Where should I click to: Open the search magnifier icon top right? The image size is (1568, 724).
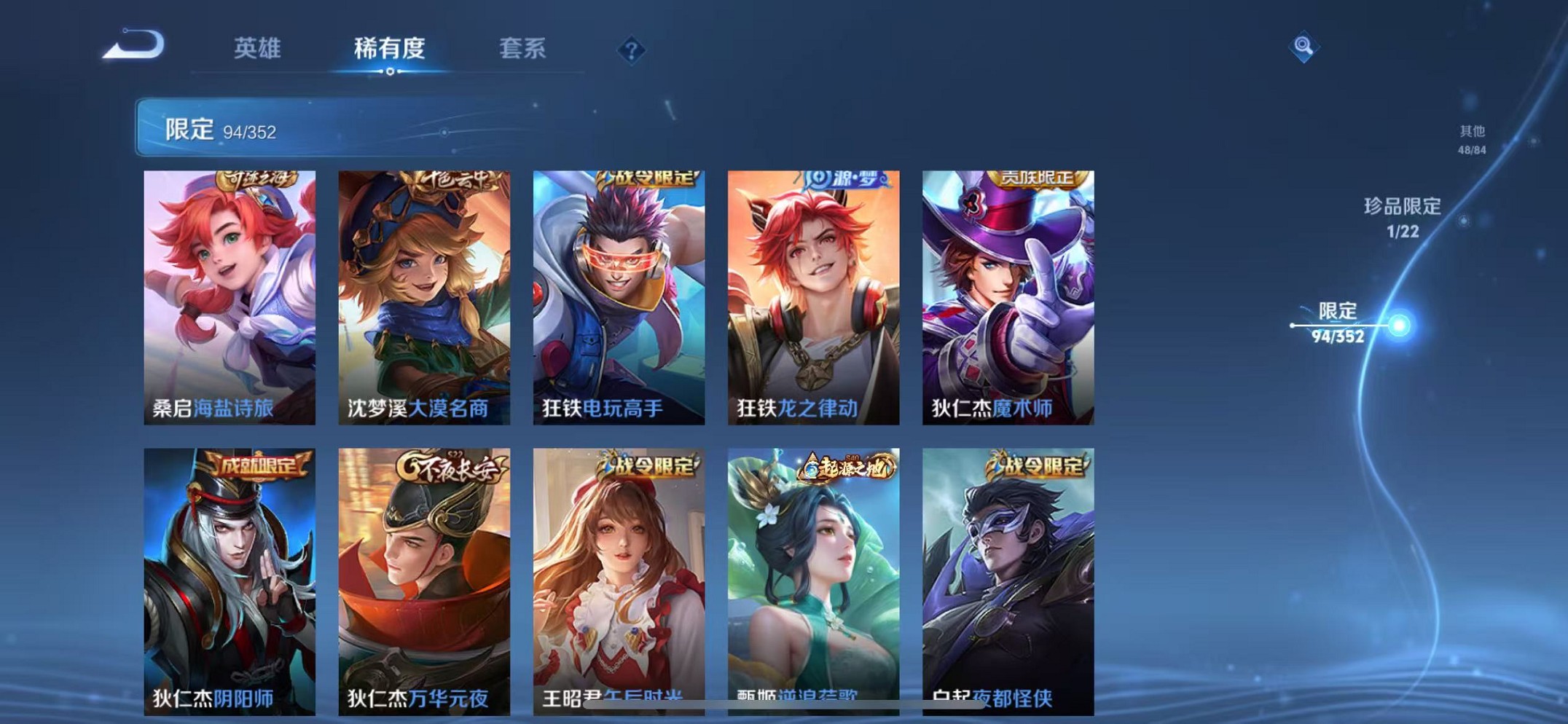[x=1304, y=48]
